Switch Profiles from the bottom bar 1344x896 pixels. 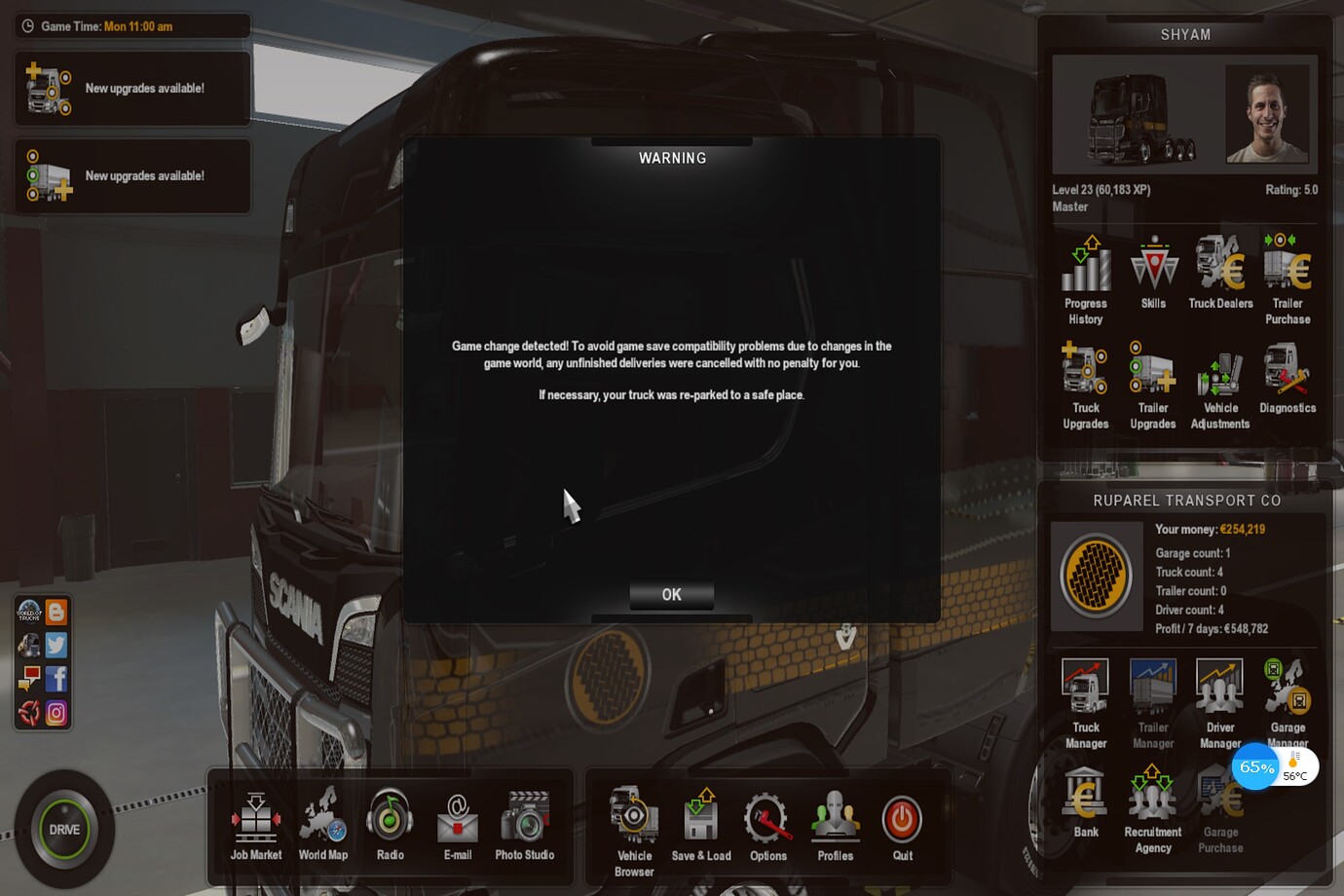[835, 825]
